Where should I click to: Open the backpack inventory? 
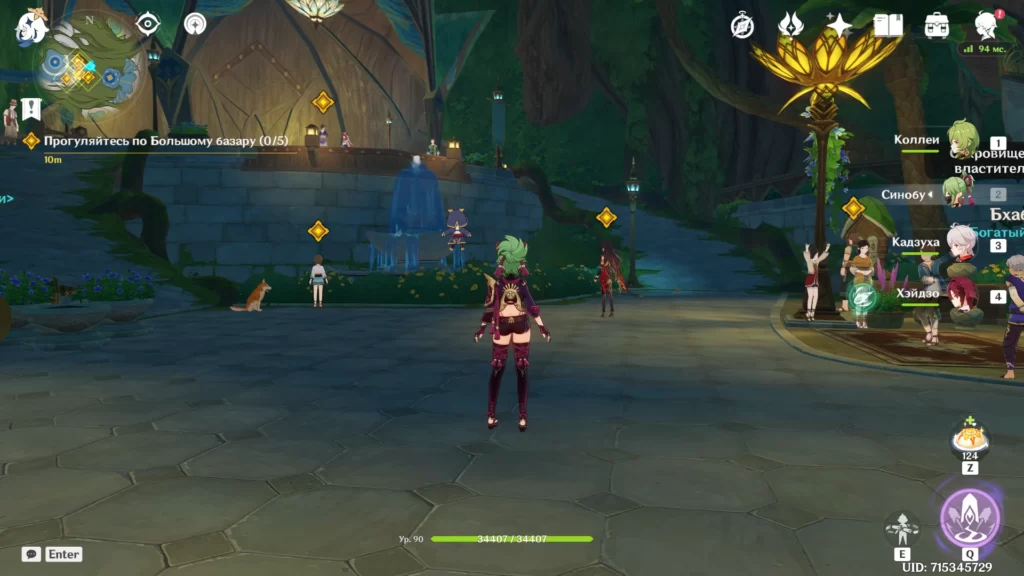[937, 25]
